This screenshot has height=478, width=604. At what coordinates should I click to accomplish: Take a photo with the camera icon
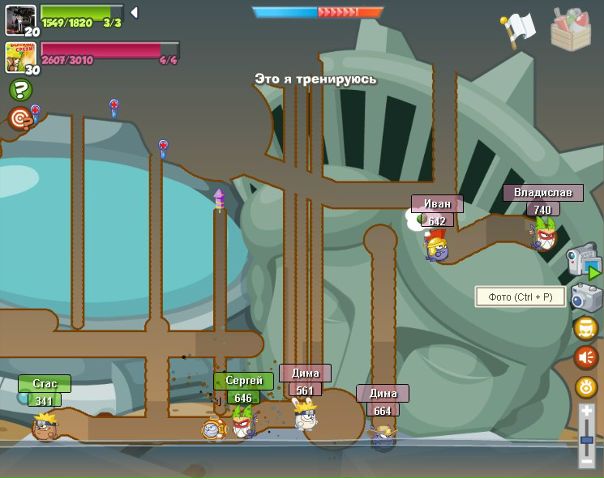[585, 296]
